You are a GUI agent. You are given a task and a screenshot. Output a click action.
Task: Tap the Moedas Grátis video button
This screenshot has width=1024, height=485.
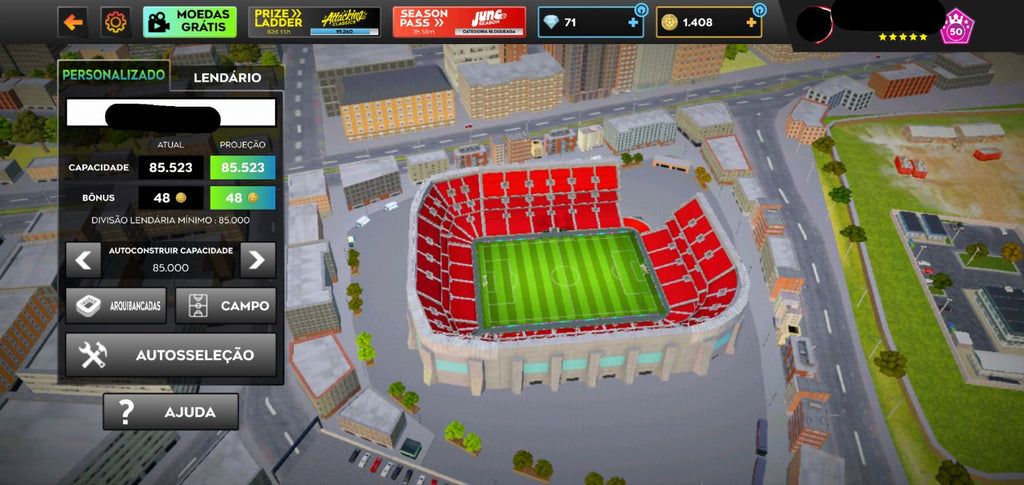point(190,21)
